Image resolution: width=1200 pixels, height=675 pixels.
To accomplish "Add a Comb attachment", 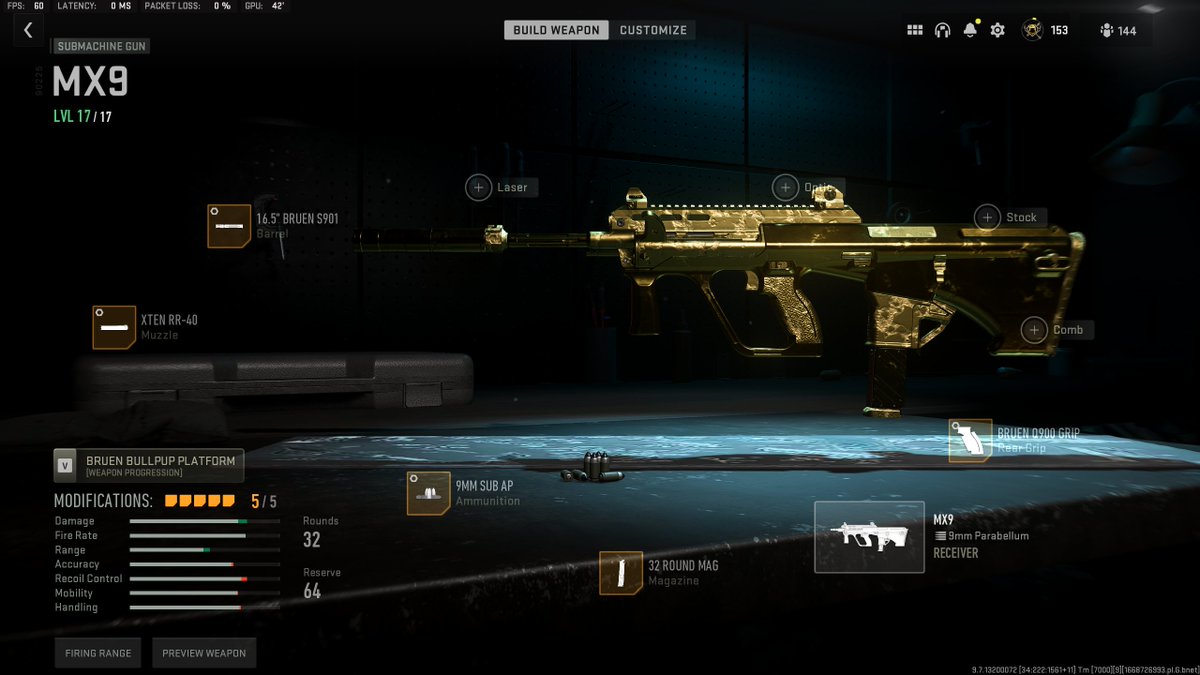I will coord(1034,330).
